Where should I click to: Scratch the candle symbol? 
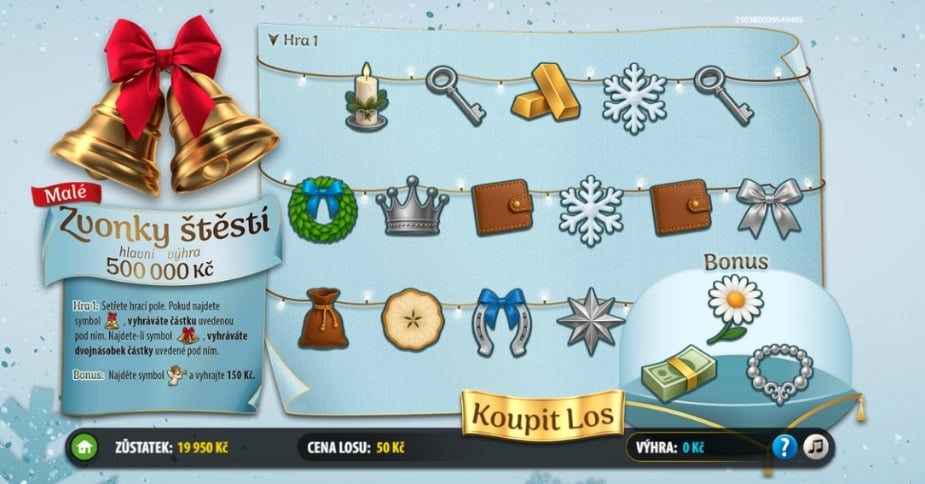click(366, 97)
